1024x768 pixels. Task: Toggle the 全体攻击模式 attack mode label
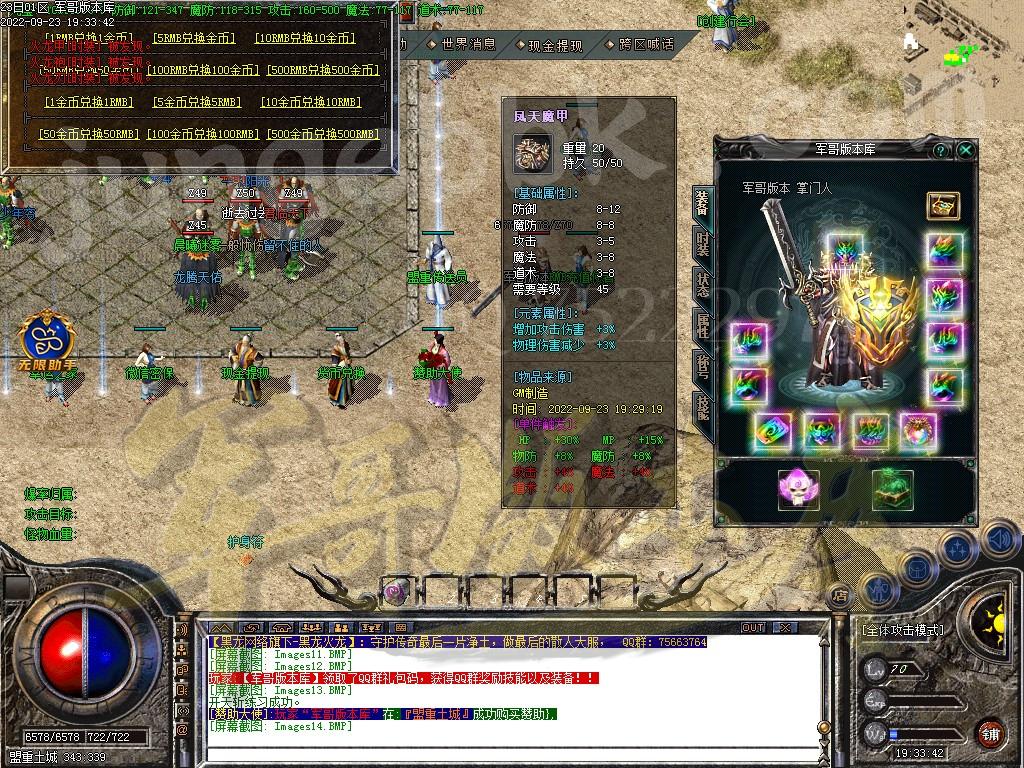pyautogui.click(x=902, y=631)
